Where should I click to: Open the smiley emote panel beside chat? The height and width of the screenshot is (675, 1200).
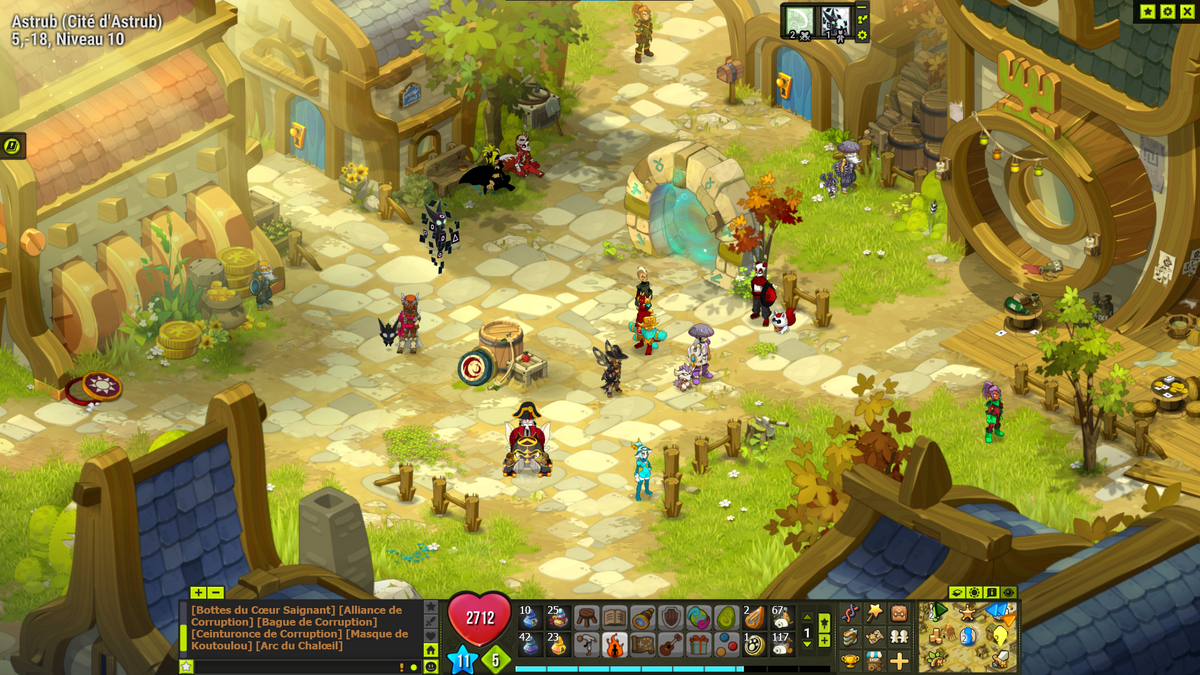coord(431,666)
